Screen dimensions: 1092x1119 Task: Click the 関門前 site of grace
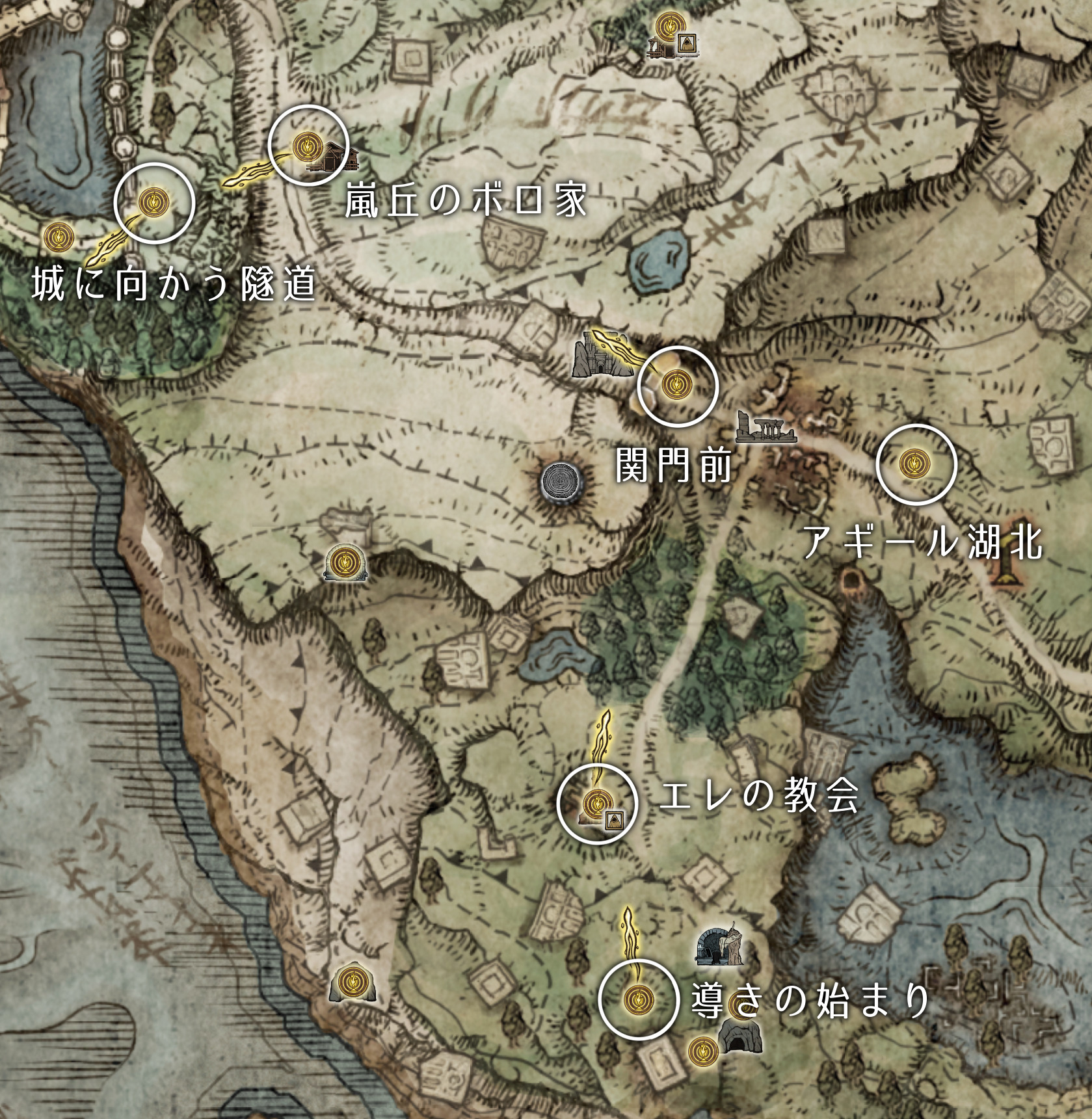[674, 386]
